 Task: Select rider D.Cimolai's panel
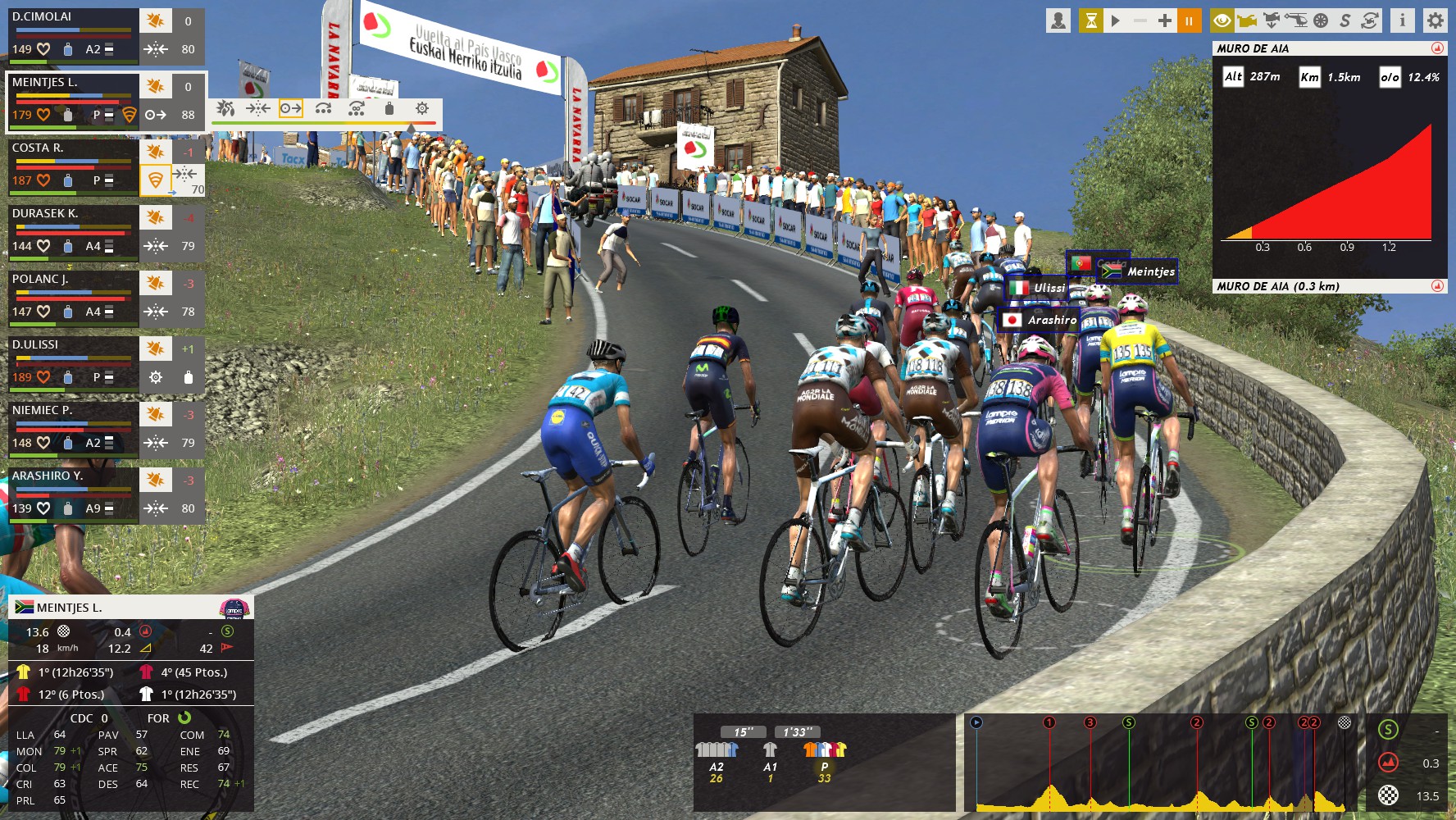point(72,33)
